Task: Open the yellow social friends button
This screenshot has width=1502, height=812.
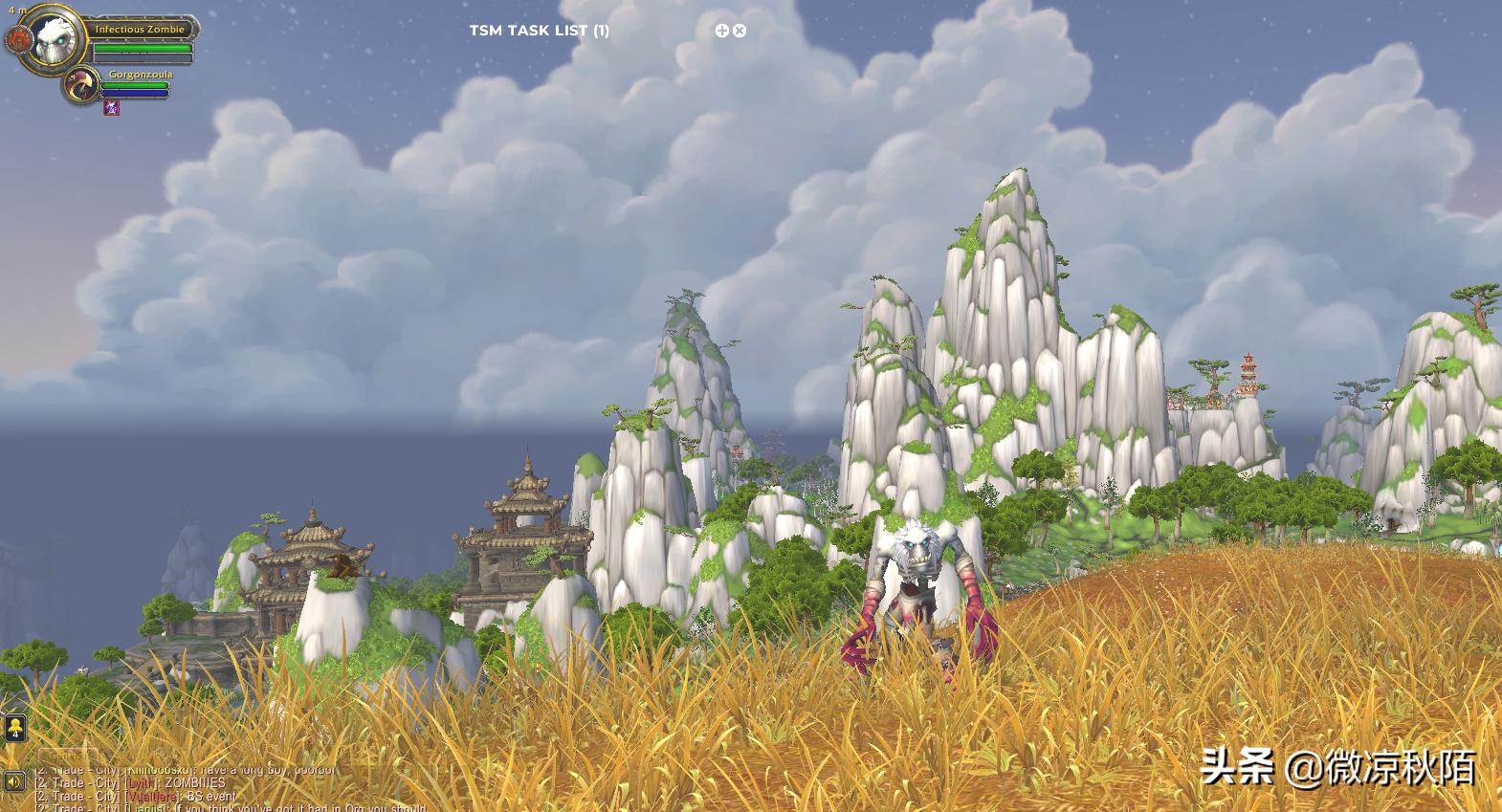Action: (x=15, y=728)
